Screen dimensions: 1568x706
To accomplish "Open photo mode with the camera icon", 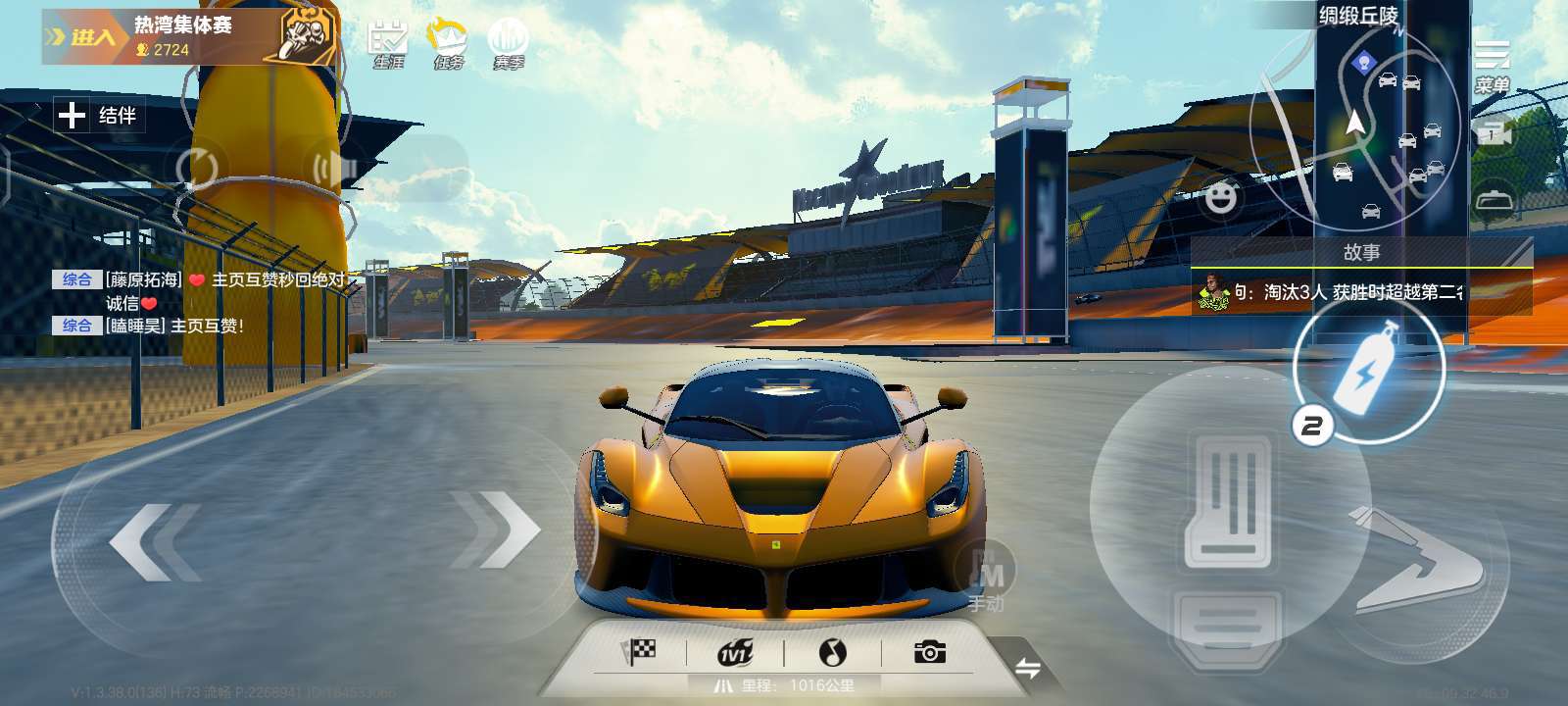I will pos(929,652).
